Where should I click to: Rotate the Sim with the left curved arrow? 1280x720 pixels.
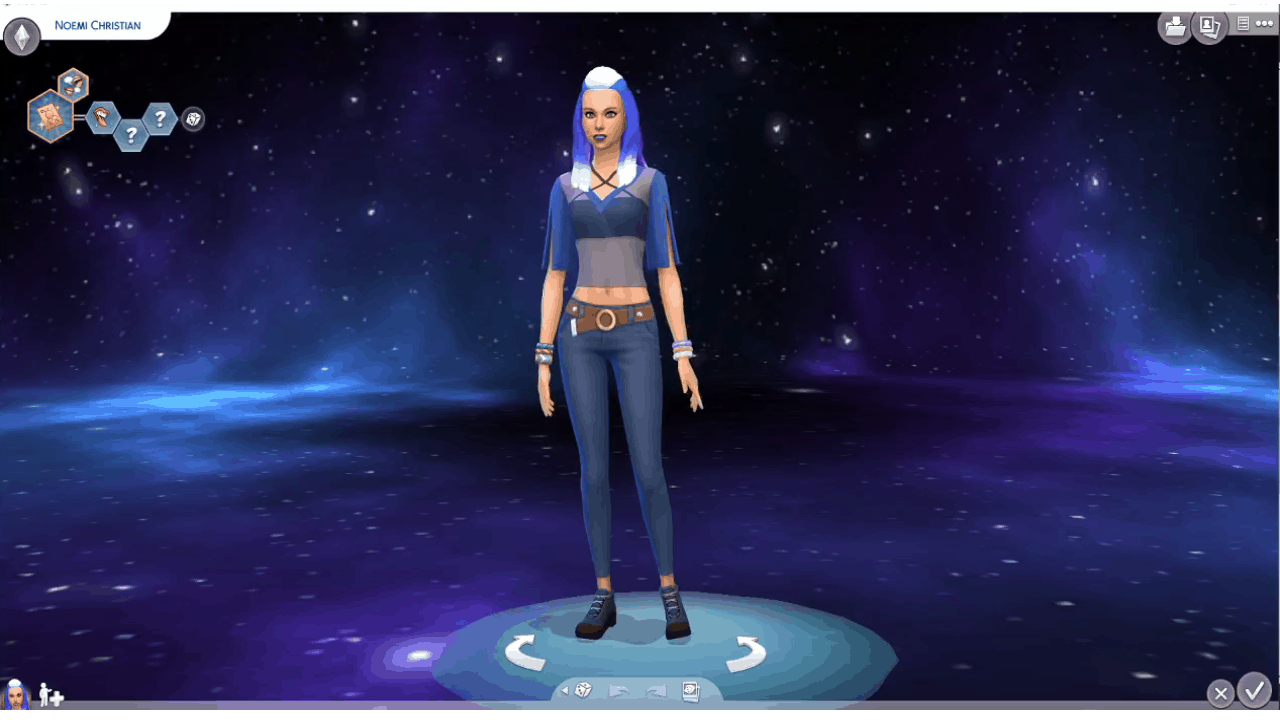(x=524, y=652)
